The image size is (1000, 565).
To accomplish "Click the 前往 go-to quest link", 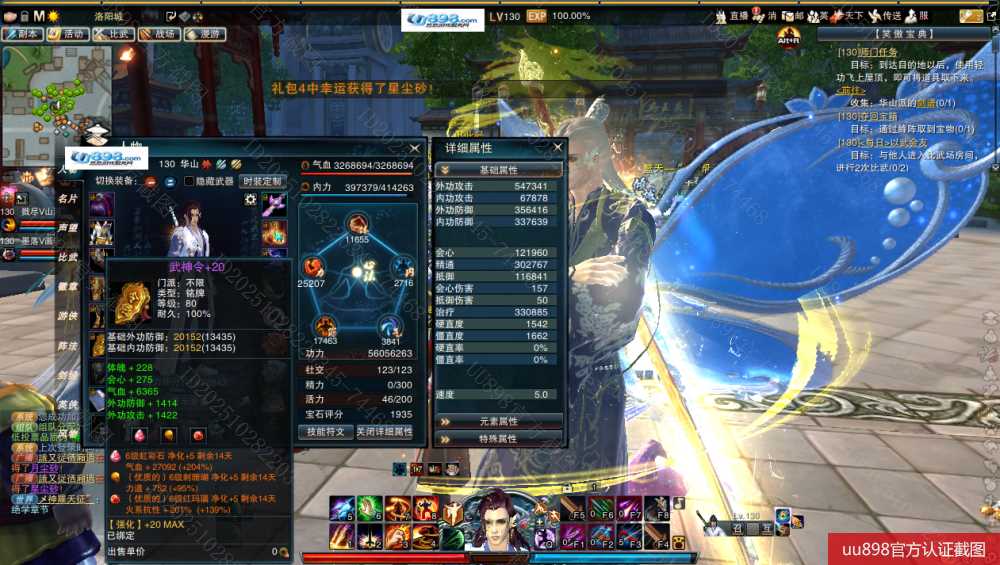I will tap(850, 90).
